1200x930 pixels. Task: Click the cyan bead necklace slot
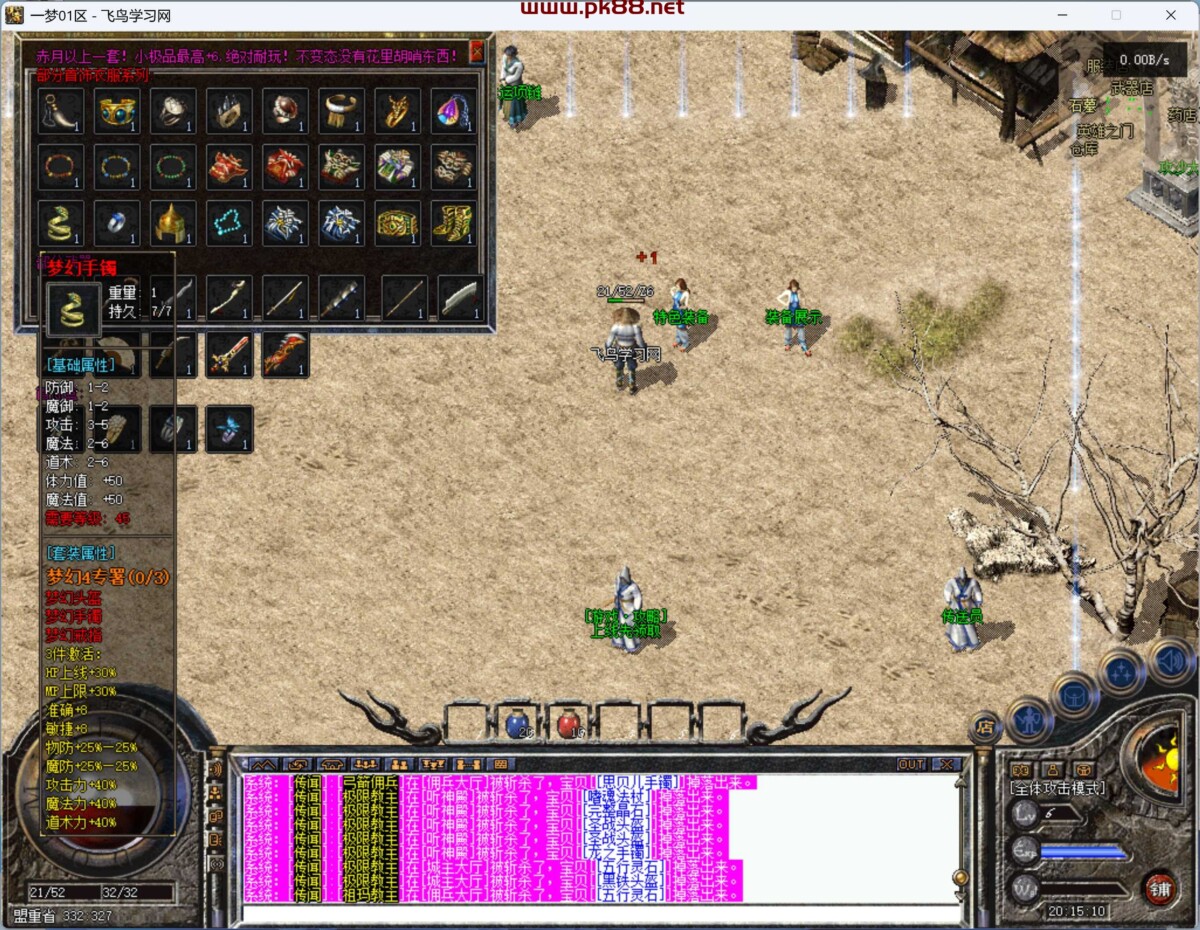pyautogui.click(x=229, y=222)
